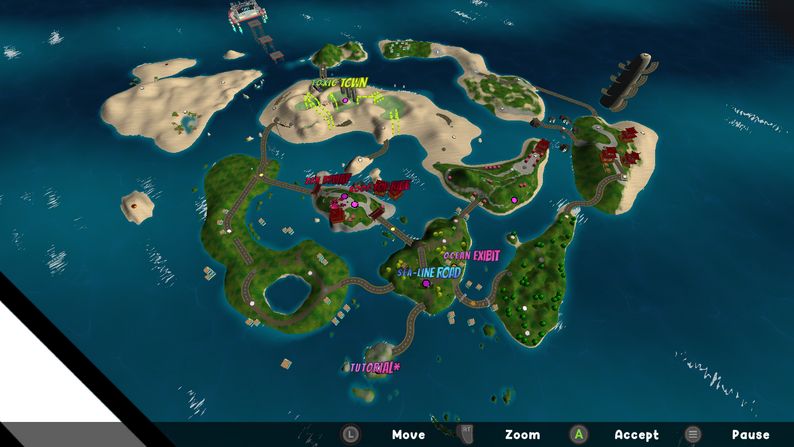
Task: Open the Tutorial level label
Action: point(374,367)
